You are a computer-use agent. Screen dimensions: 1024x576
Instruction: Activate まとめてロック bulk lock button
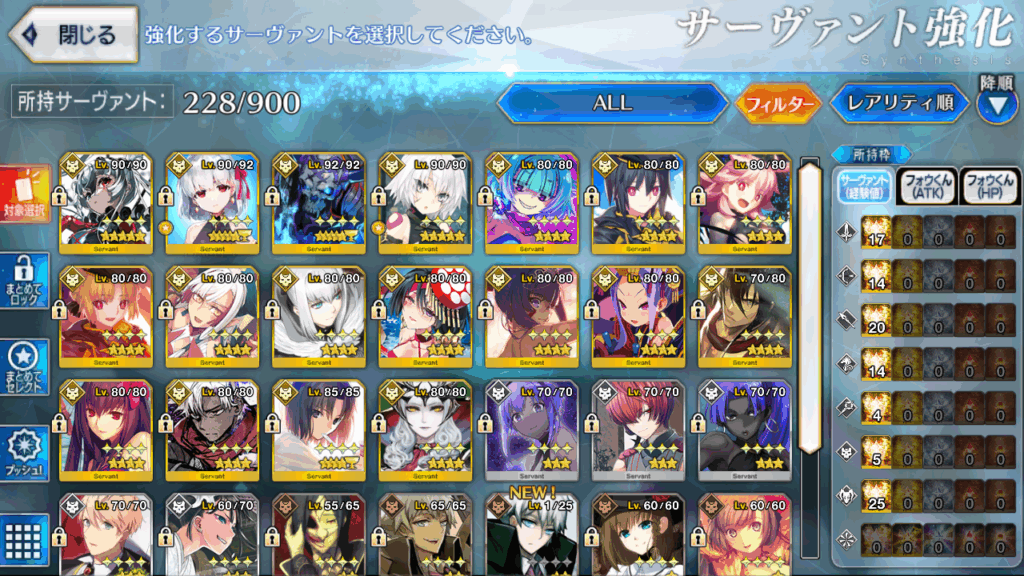point(25,281)
